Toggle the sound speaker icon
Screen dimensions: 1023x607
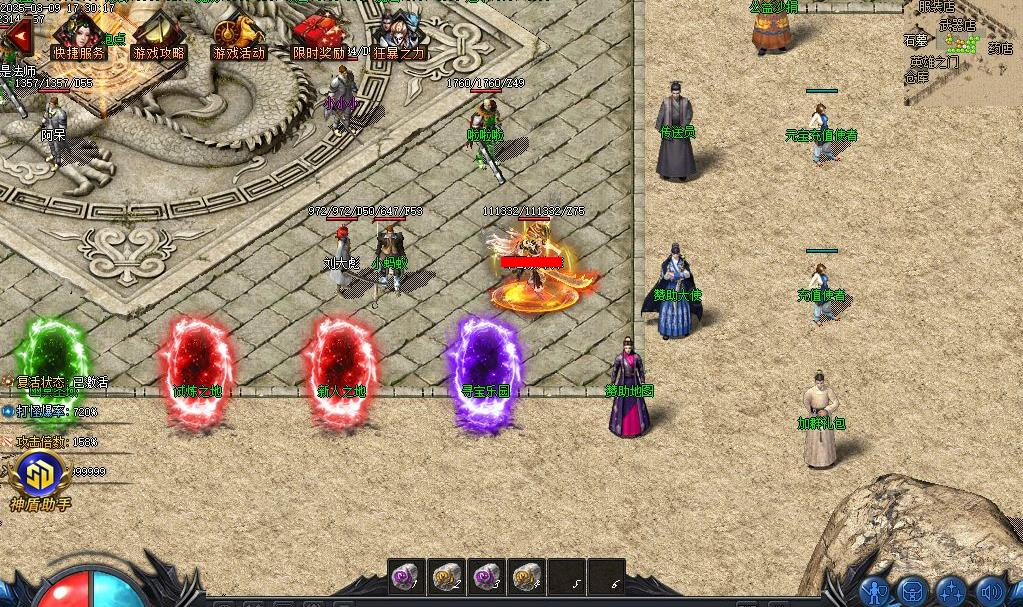coord(989,592)
